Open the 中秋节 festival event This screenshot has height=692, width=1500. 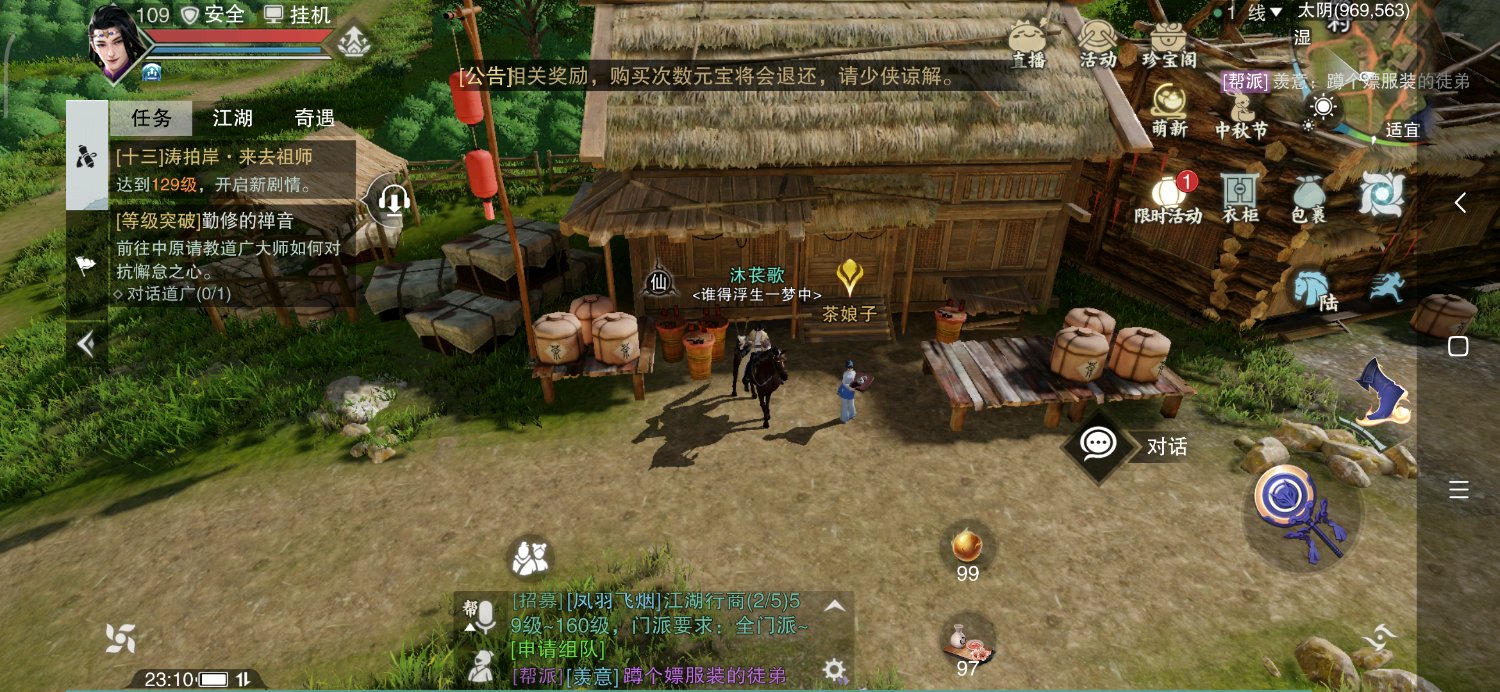click(x=1240, y=113)
